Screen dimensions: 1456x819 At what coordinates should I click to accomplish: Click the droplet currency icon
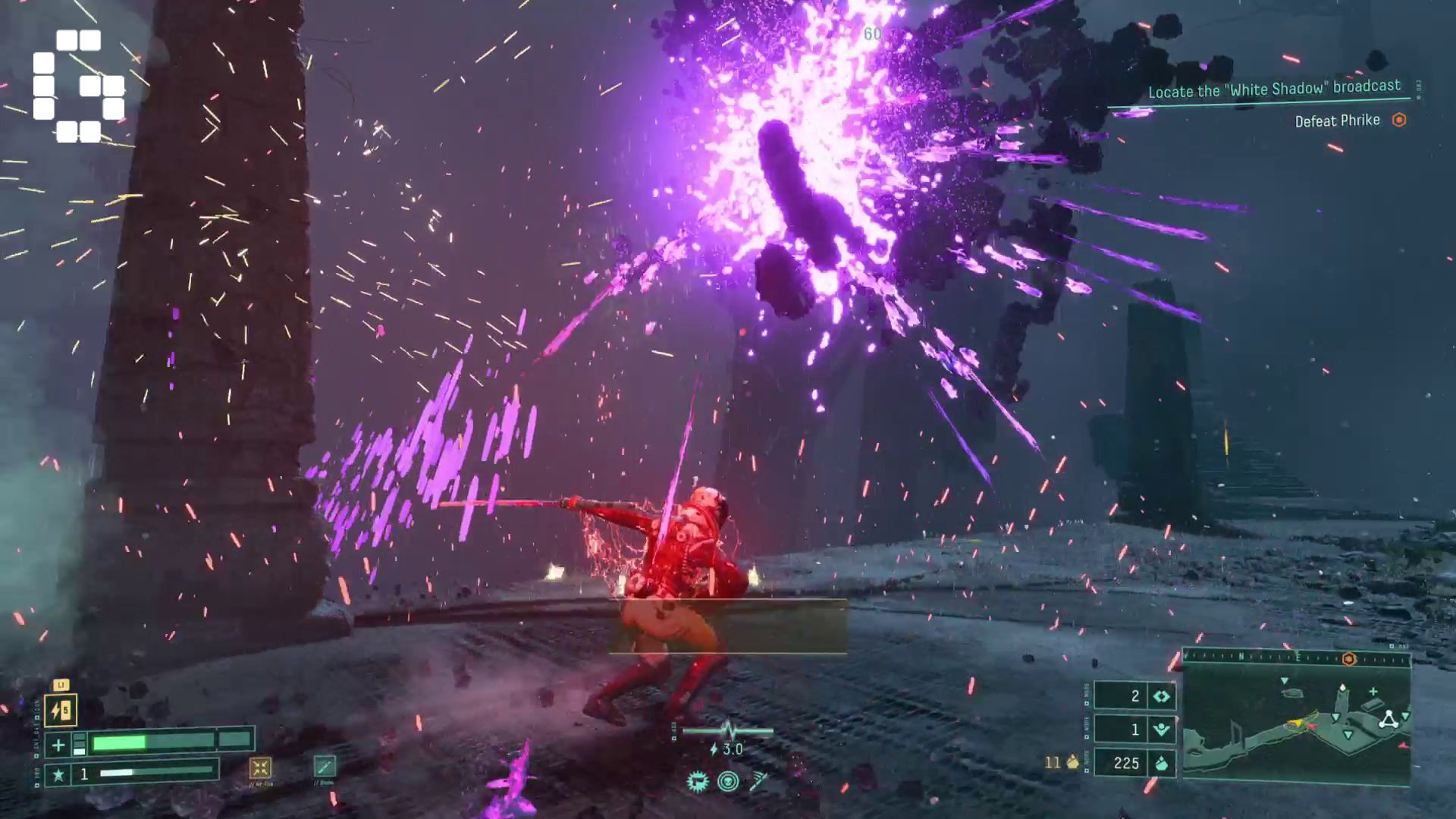click(x=1161, y=763)
